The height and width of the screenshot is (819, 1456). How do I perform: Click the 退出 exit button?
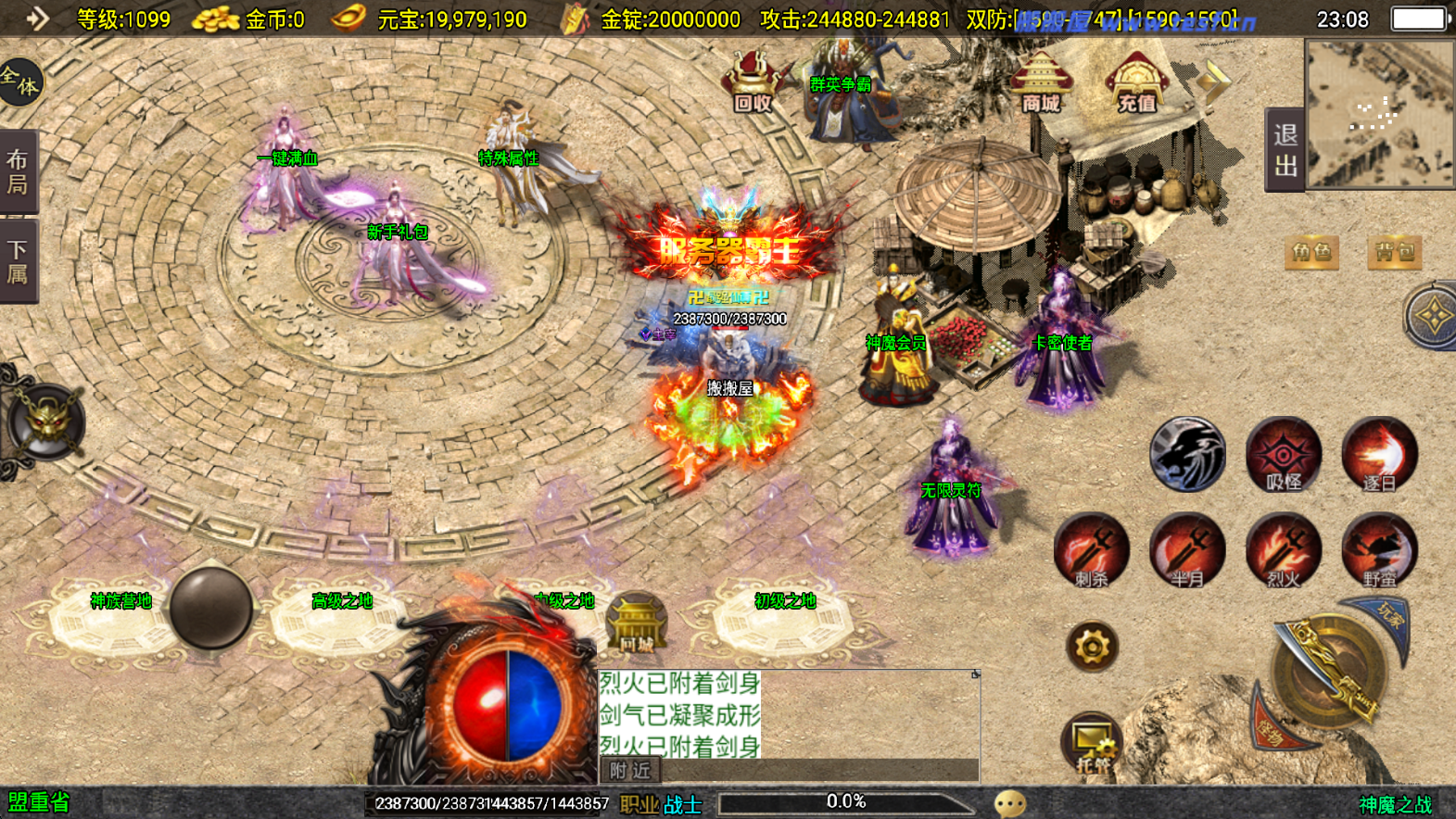[1285, 150]
